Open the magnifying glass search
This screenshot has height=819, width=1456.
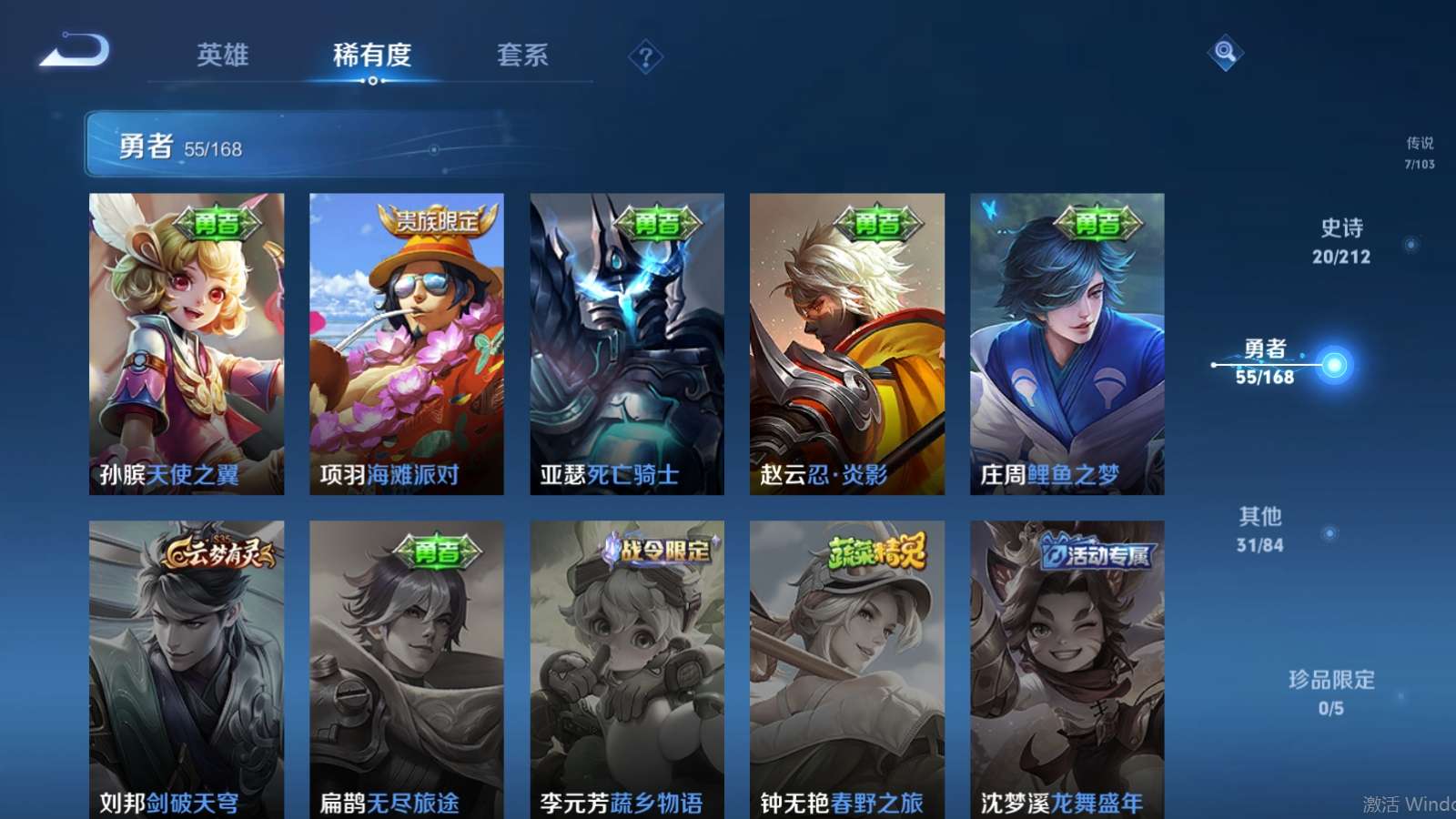(x=1225, y=53)
